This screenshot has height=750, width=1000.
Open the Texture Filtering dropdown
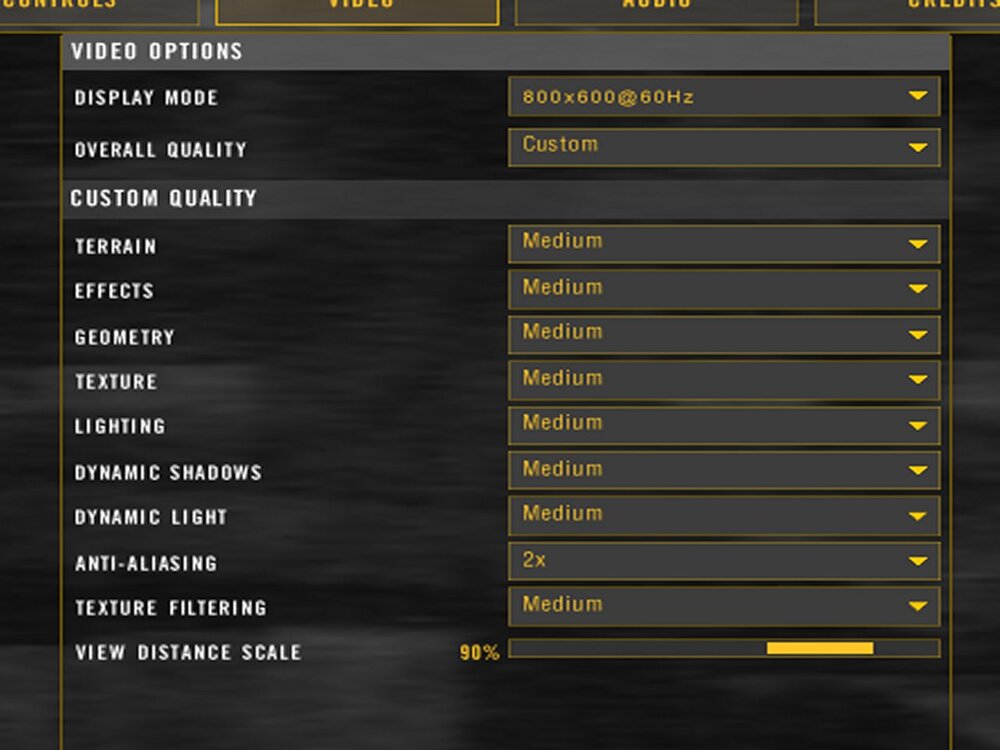(724, 607)
